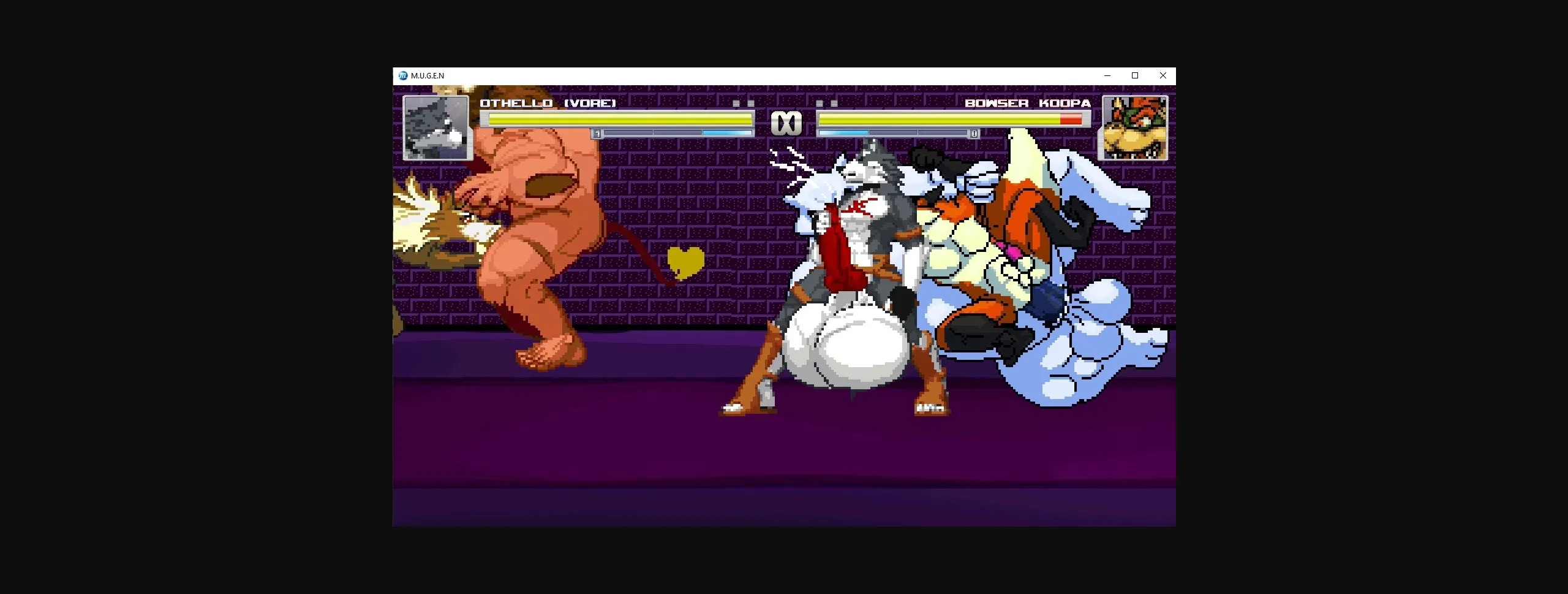Click the OTHELLO (VORE) name label
Image resolution: width=1568 pixels, height=594 pixels.
coord(548,104)
